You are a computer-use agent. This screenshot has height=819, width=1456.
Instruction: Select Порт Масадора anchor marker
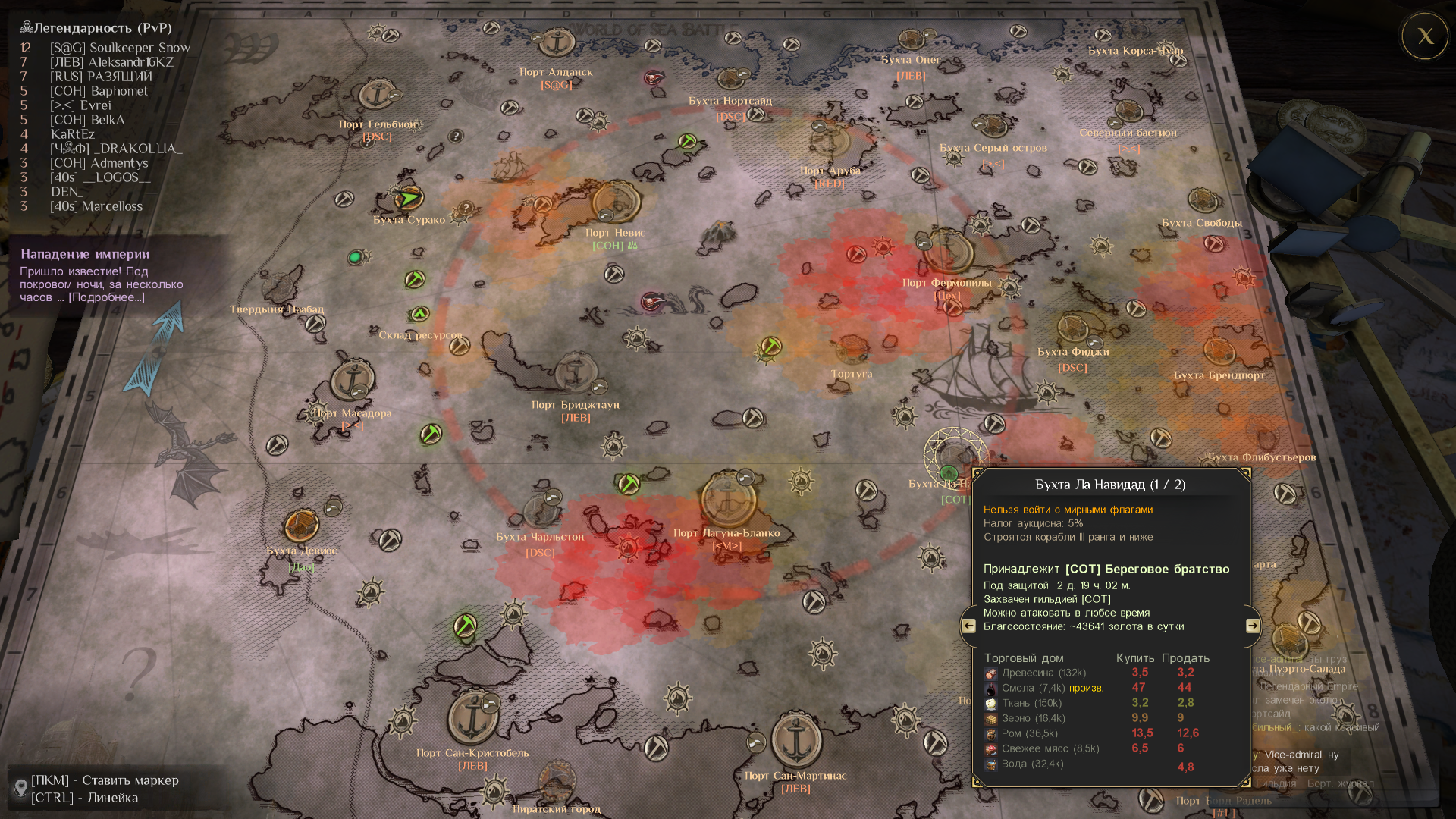352,379
